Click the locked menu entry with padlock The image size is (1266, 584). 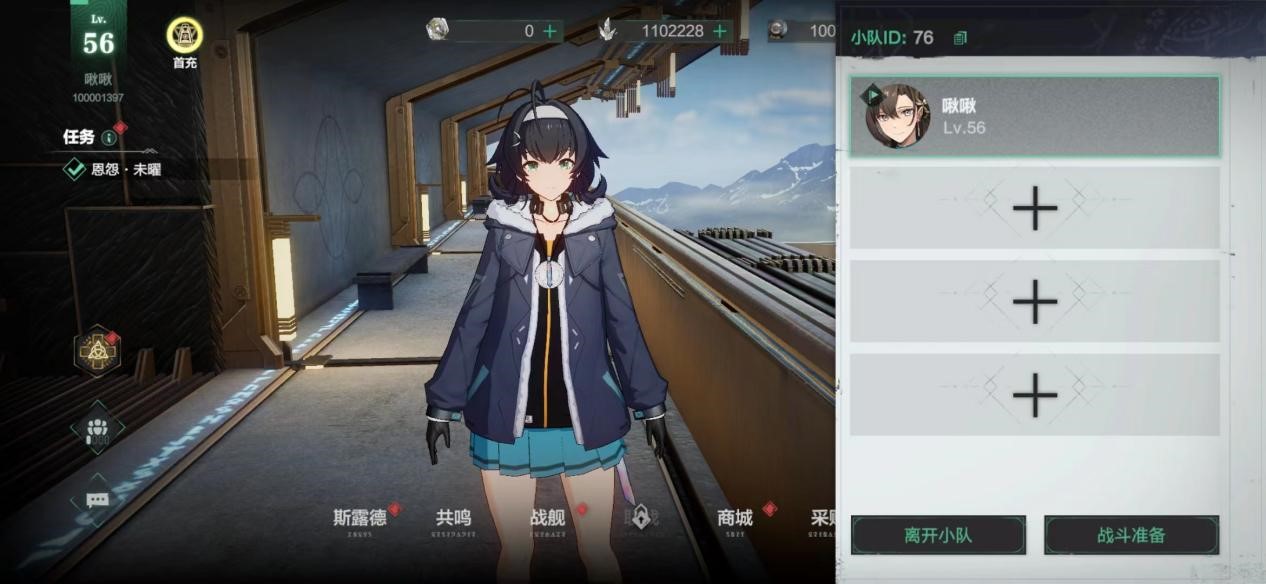click(x=641, y=518)
